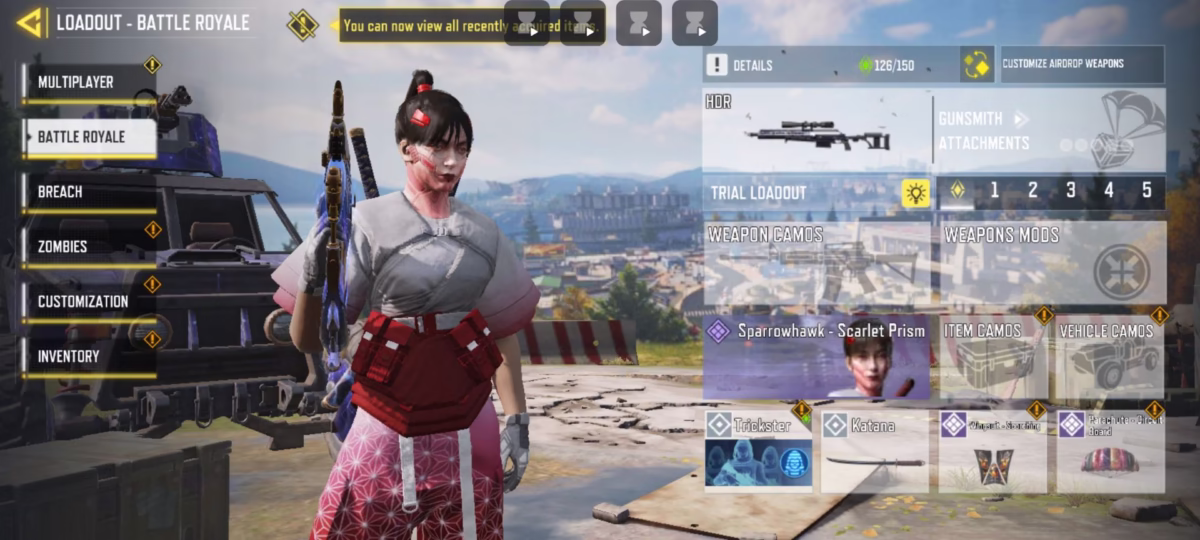Viewport: 1200px width, 540px height.
Task: Choose the Trickster class slot
Action: click(x=758, y=451)
